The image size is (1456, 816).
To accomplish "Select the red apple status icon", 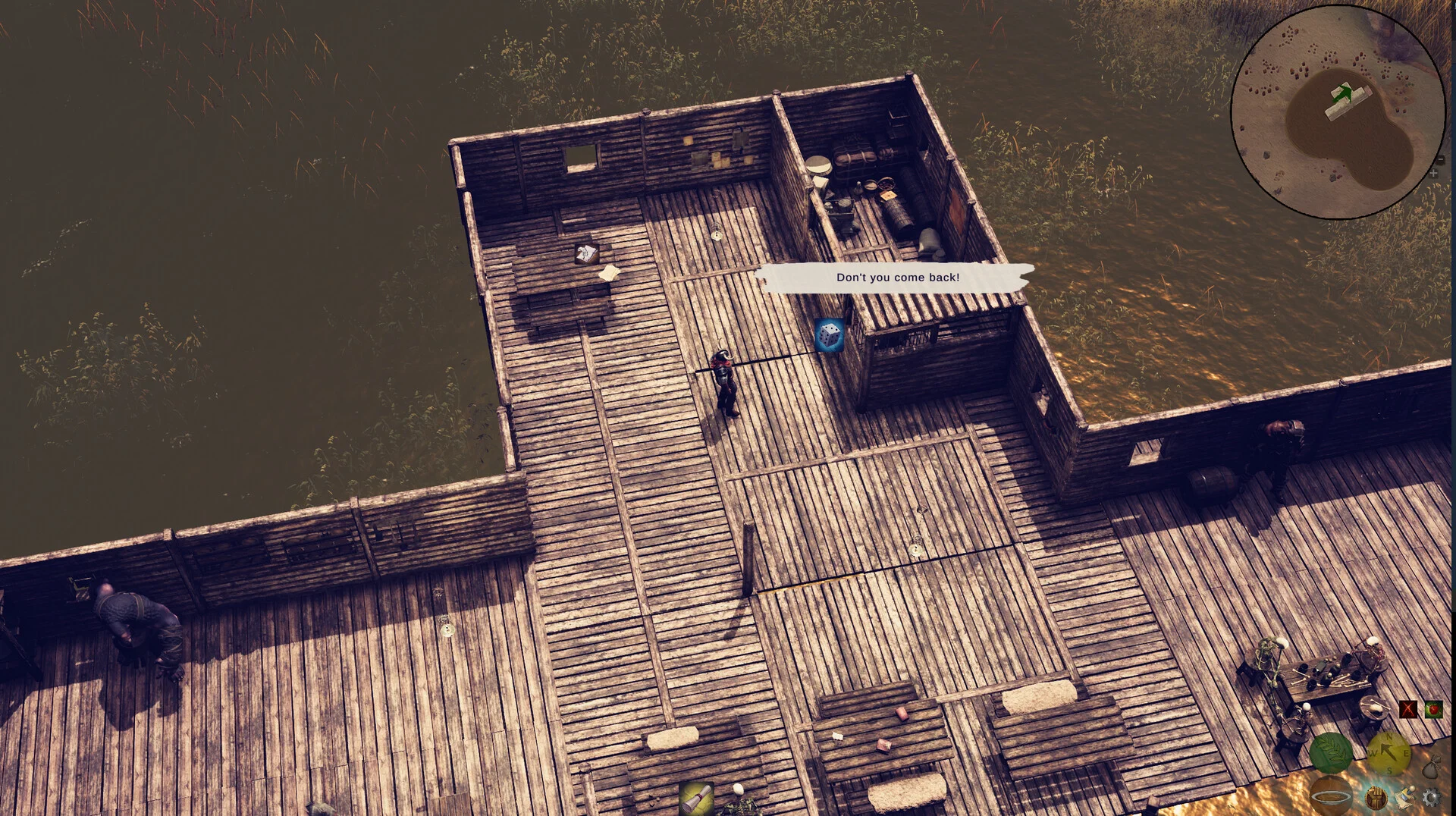I will pos(1432,710).
